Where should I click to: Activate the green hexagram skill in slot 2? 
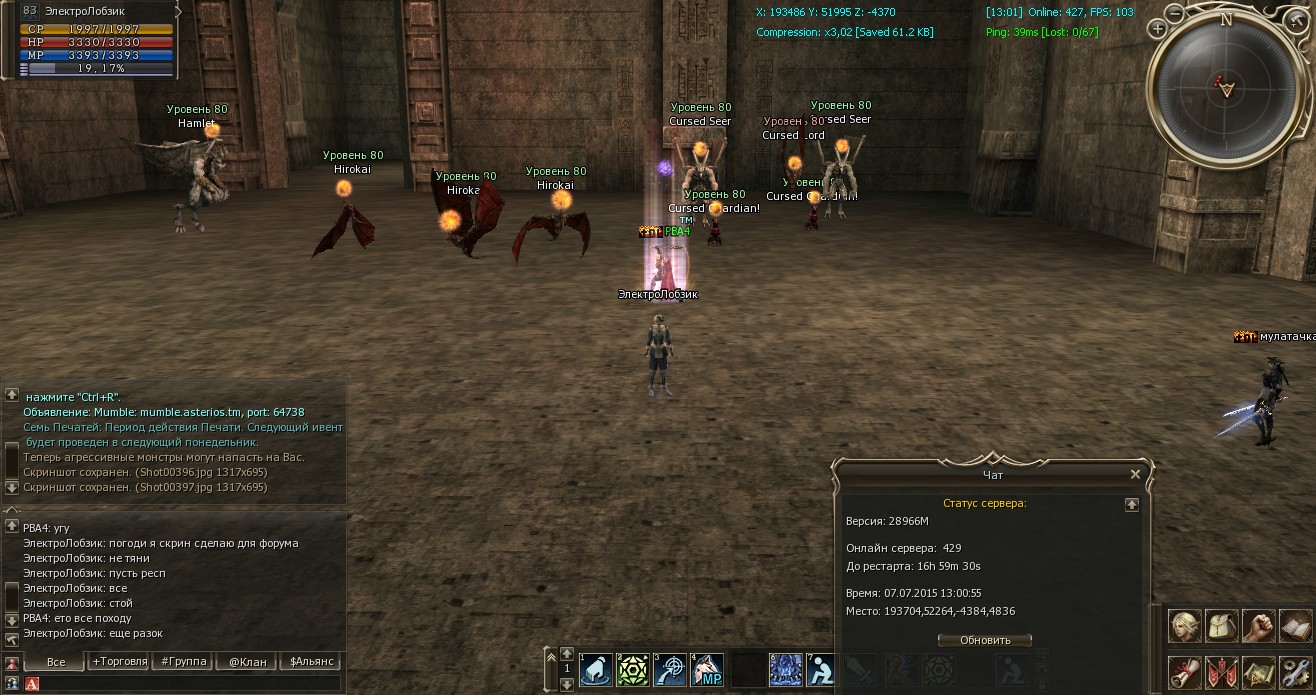pos(633,670)
